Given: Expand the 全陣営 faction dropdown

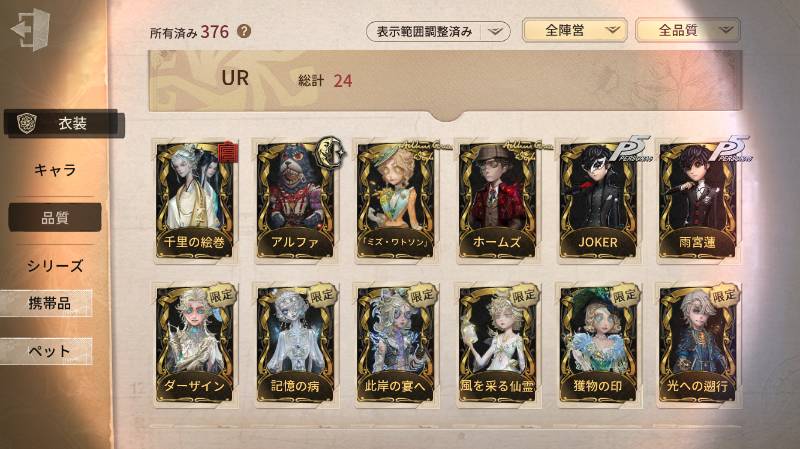Looking at the screenshot, I should [x=574, y=31].
